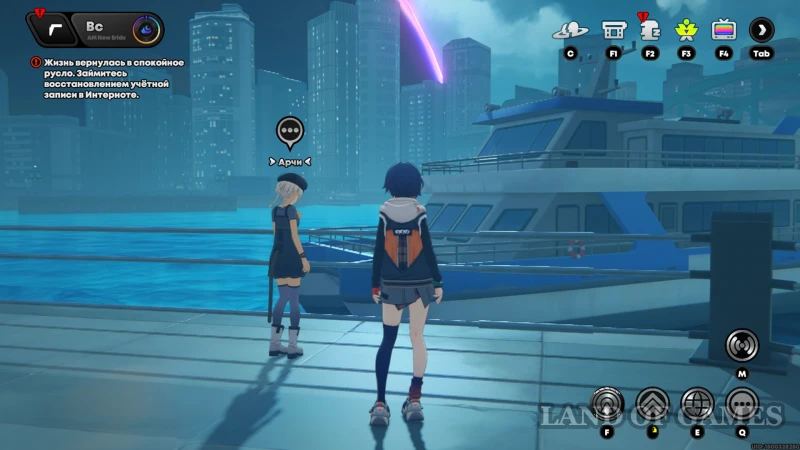Expand the arrow button for more shortcuts
The image size is (800, 450).
[x=762, y=30]
